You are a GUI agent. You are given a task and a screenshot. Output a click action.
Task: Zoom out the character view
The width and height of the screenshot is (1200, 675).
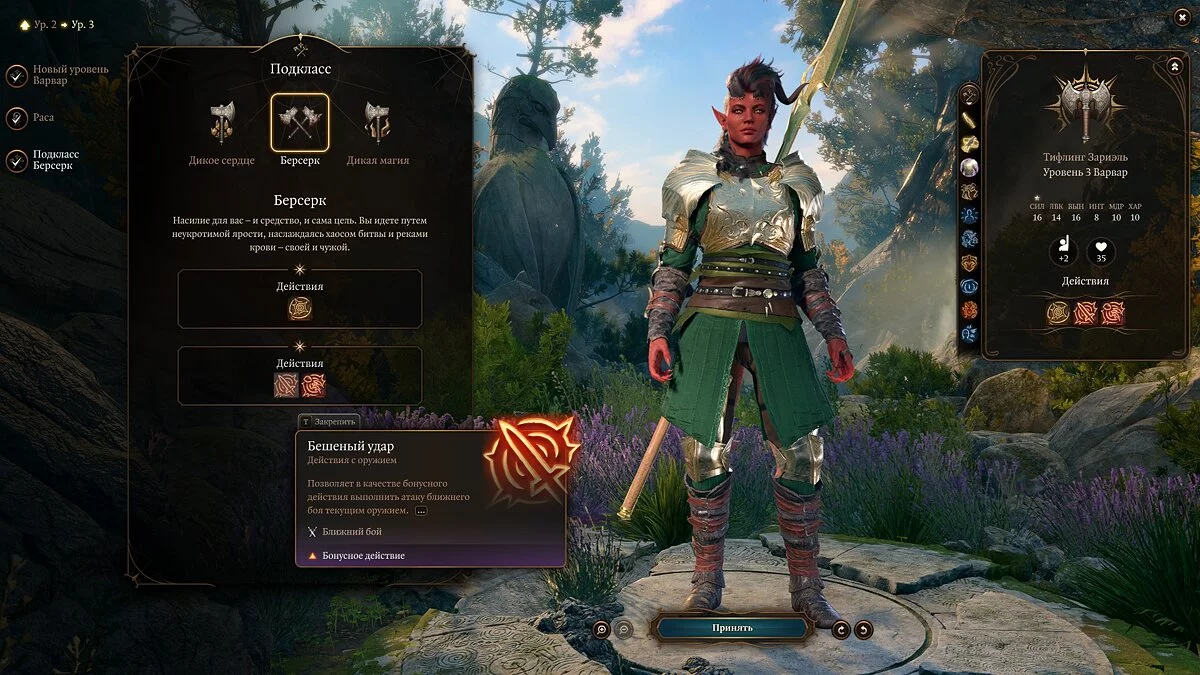click(623, 629)
